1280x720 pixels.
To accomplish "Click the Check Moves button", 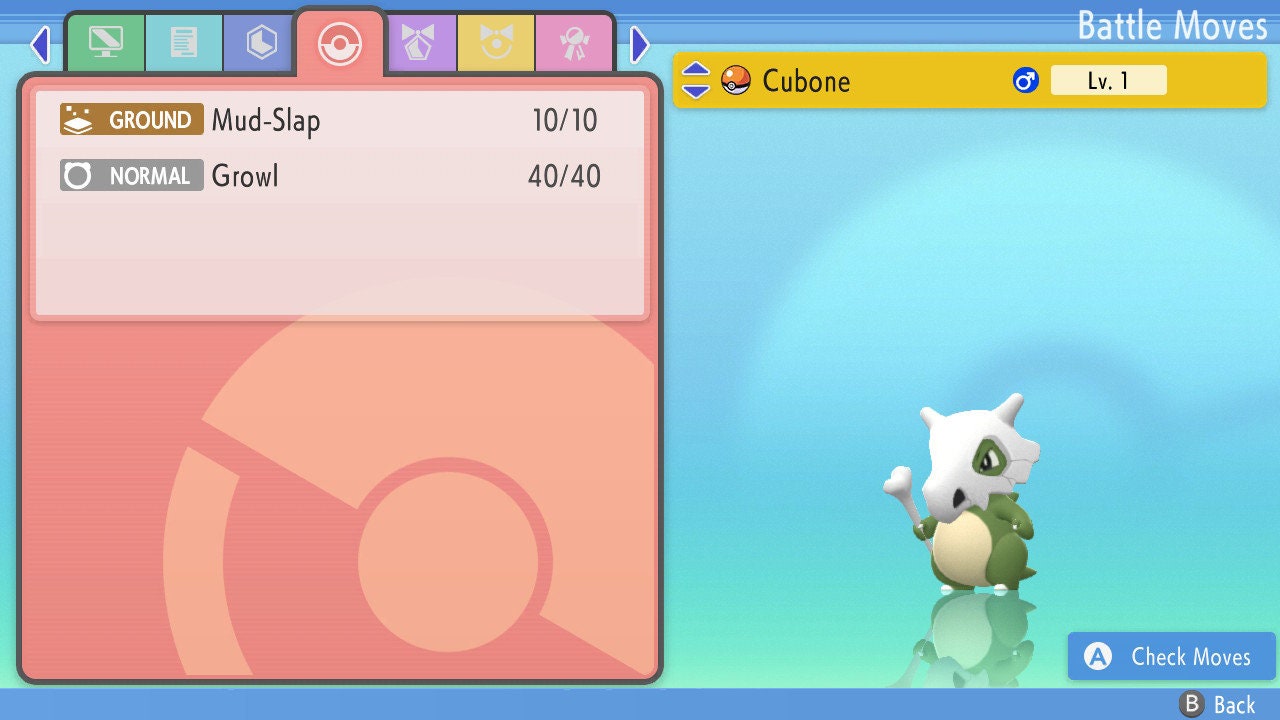I will click(1171, 657).
